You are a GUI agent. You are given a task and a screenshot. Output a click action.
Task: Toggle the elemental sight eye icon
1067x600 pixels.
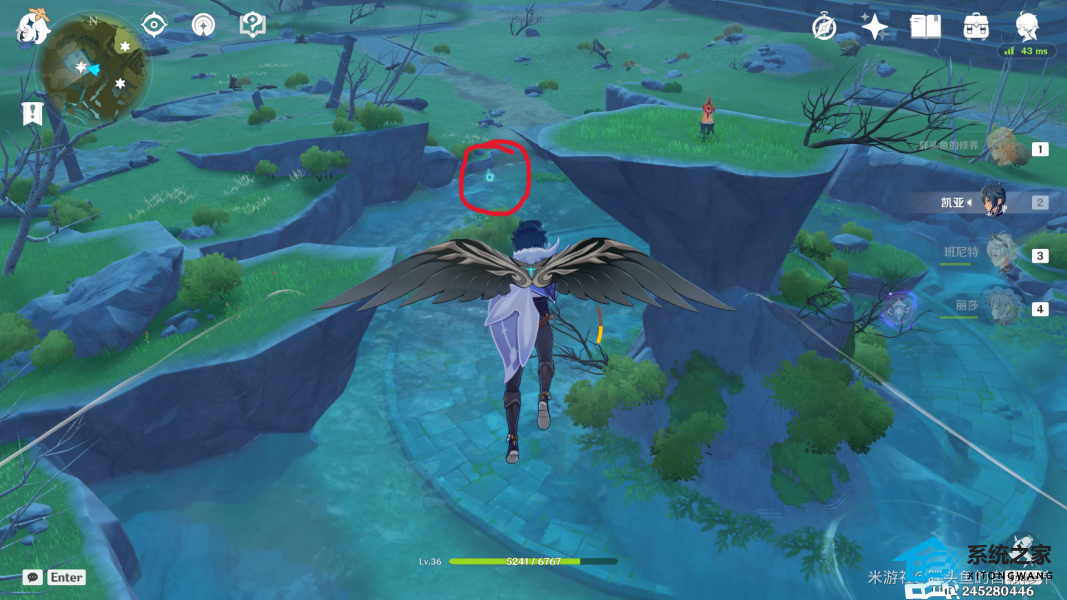pos(154,24)
